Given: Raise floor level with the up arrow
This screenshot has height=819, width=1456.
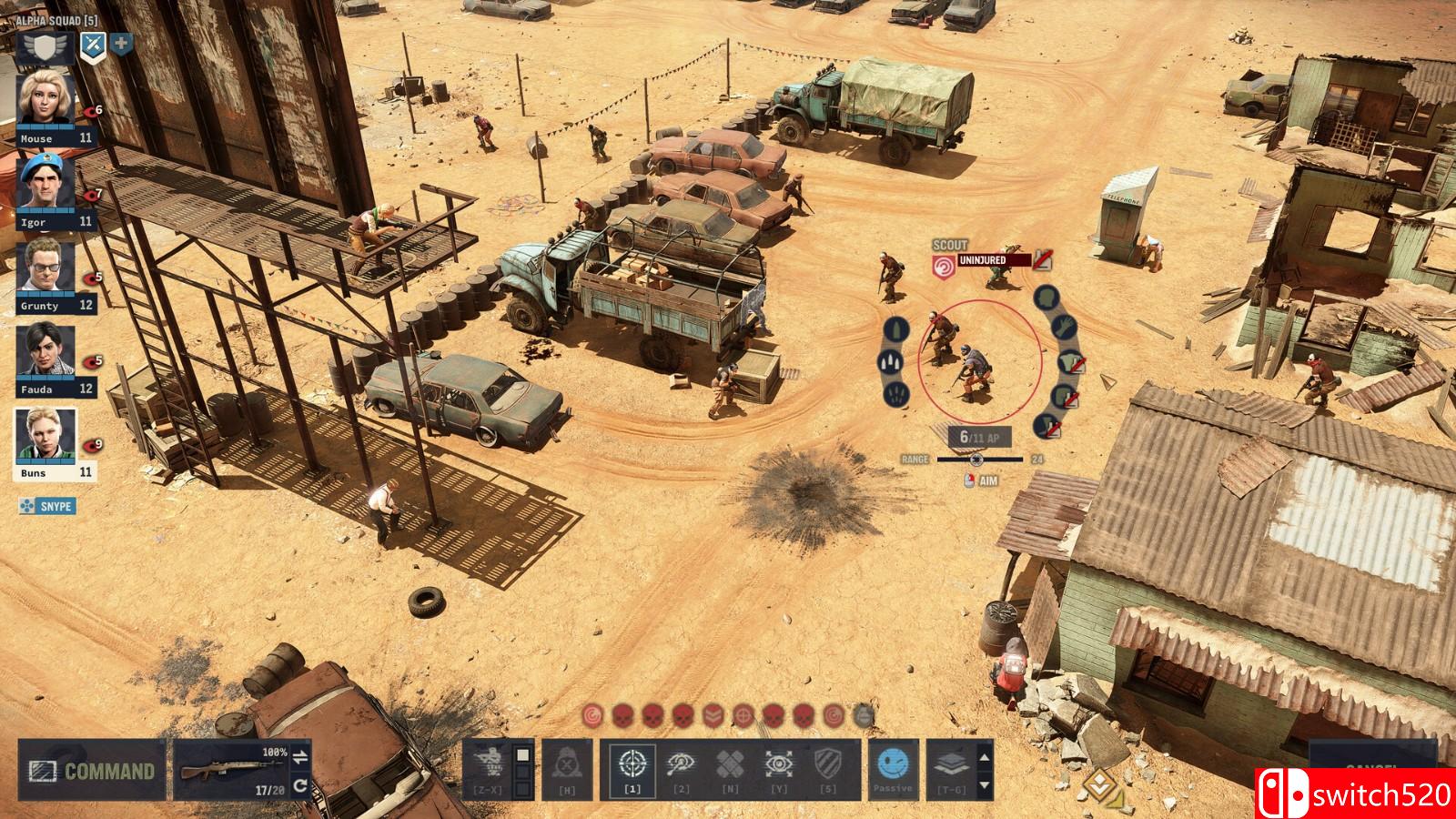Looking at the screenshot, I should [x=984, y=755].
